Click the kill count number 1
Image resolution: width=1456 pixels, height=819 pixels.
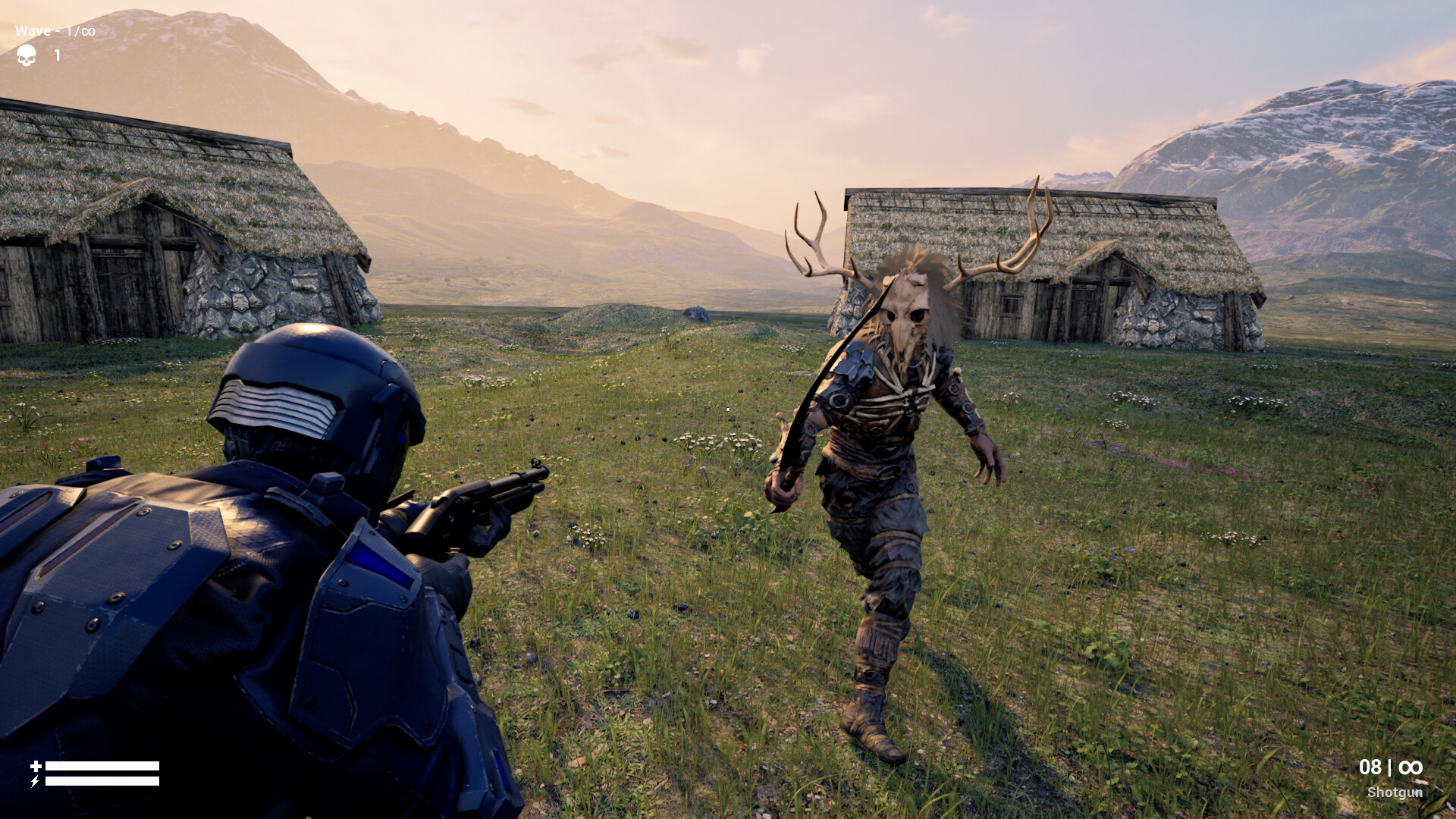tap(57, 55)
